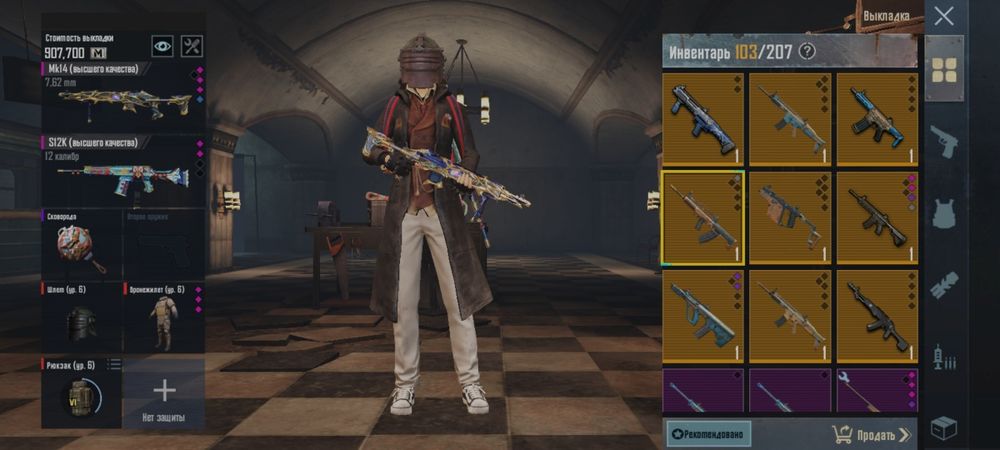Open the weapon attachments category tab
Image resolution: width=1000 pixels, height=450 pixels.
[x=944, y=285]
